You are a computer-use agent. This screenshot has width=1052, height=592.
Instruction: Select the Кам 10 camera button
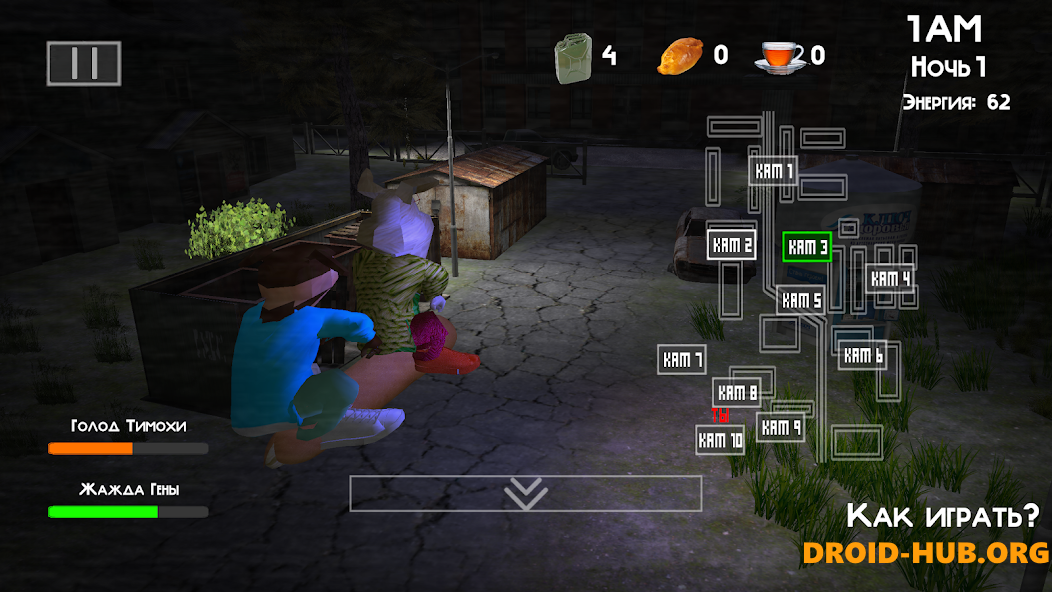720,440
